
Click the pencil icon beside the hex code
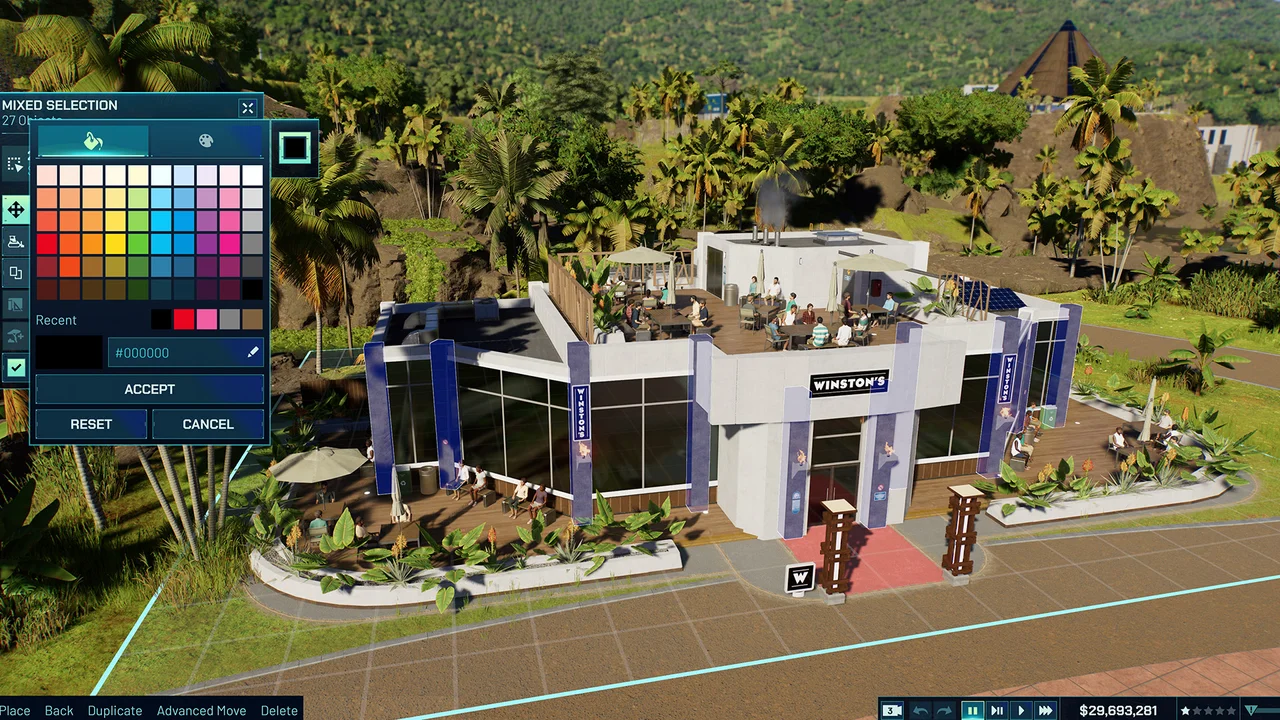click(252, 352)
